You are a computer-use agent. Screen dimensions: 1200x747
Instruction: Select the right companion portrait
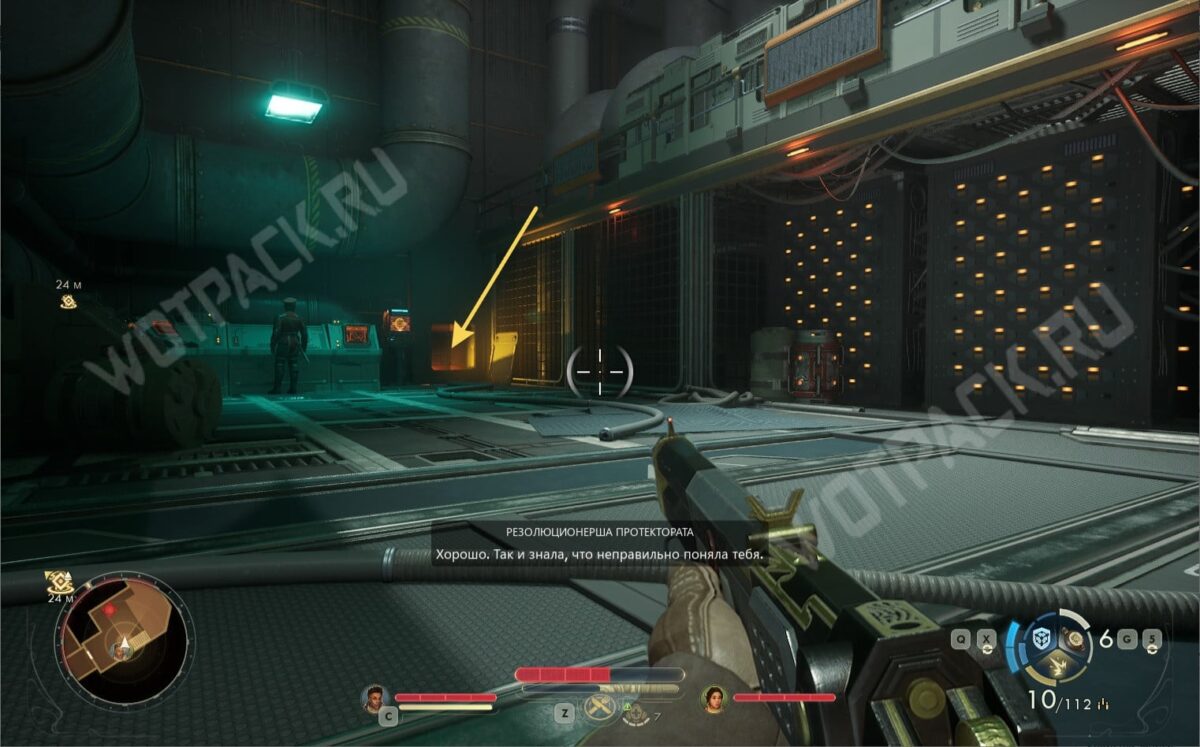tap(714, 697)
